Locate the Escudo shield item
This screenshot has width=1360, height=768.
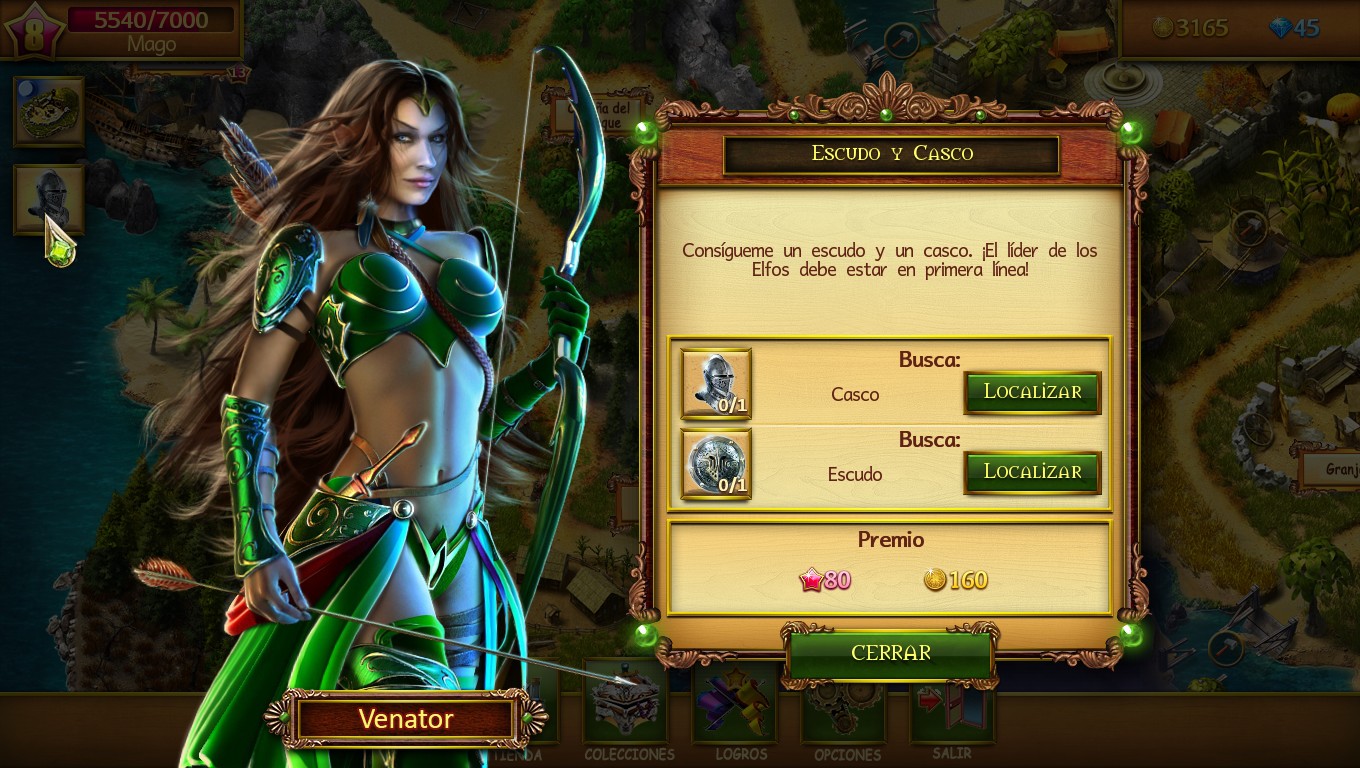click(1032, 472)
